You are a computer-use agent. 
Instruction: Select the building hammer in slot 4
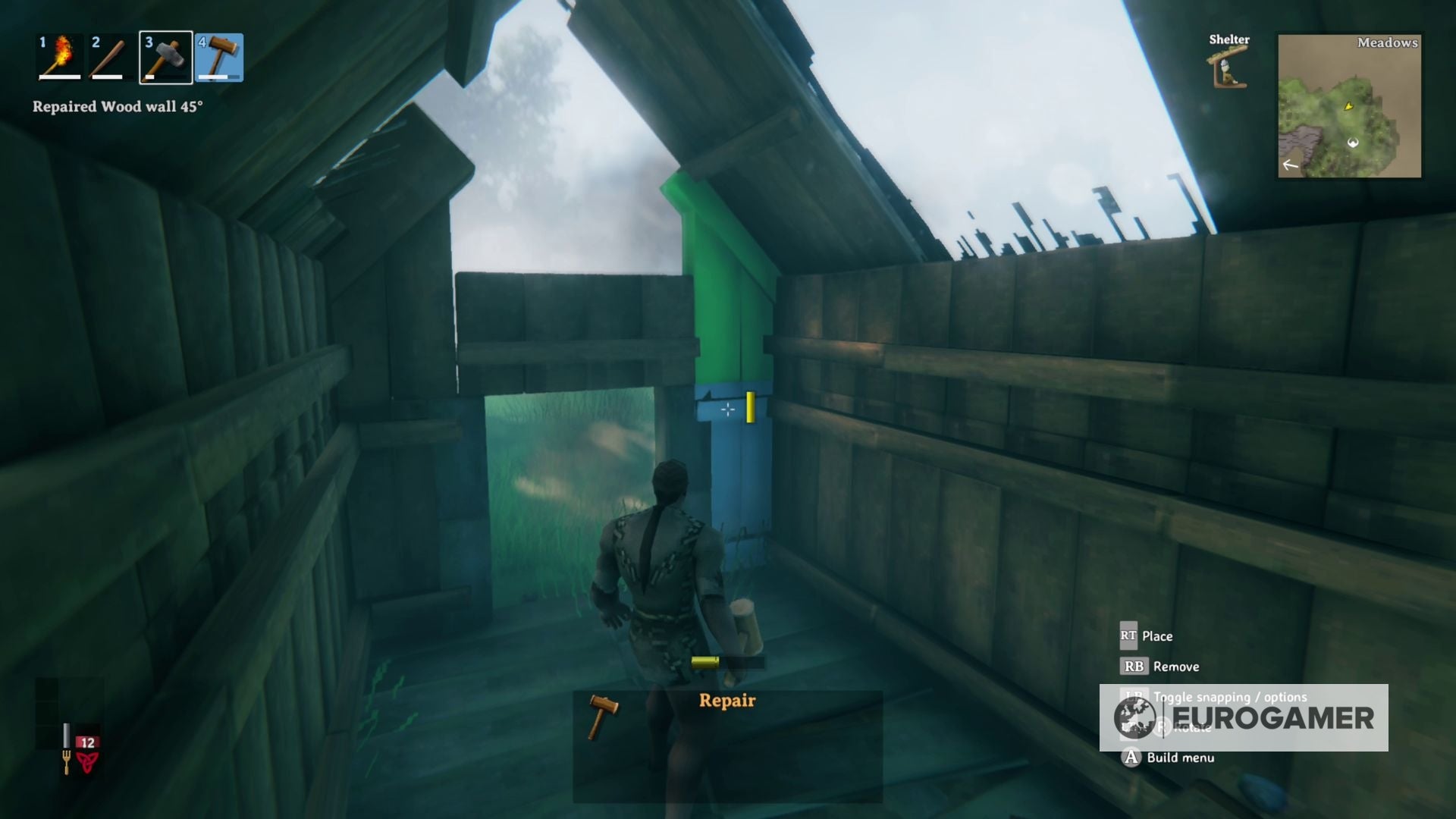click(x=220, y=57)
